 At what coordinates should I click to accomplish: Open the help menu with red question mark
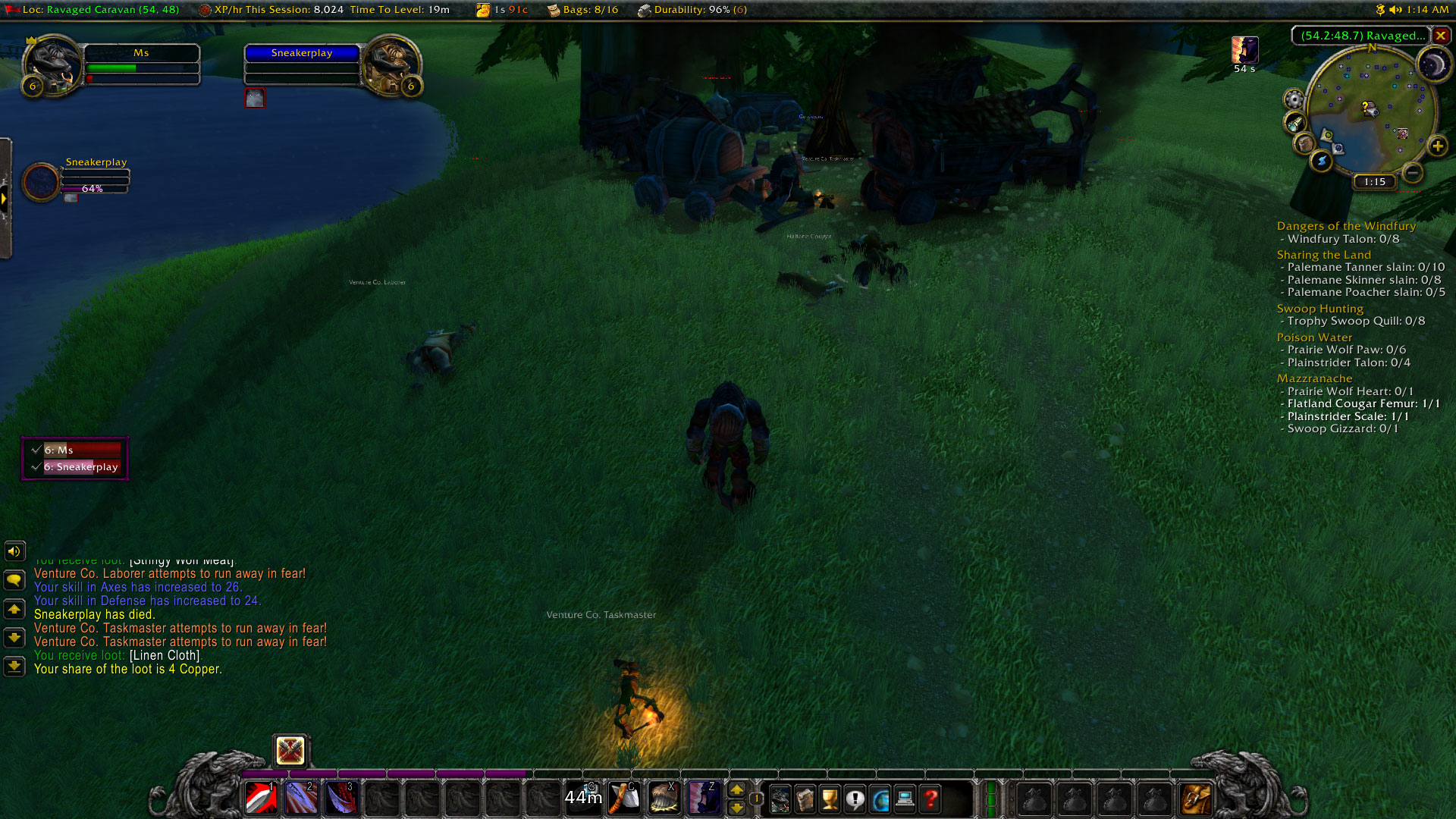tap(930, 799)
